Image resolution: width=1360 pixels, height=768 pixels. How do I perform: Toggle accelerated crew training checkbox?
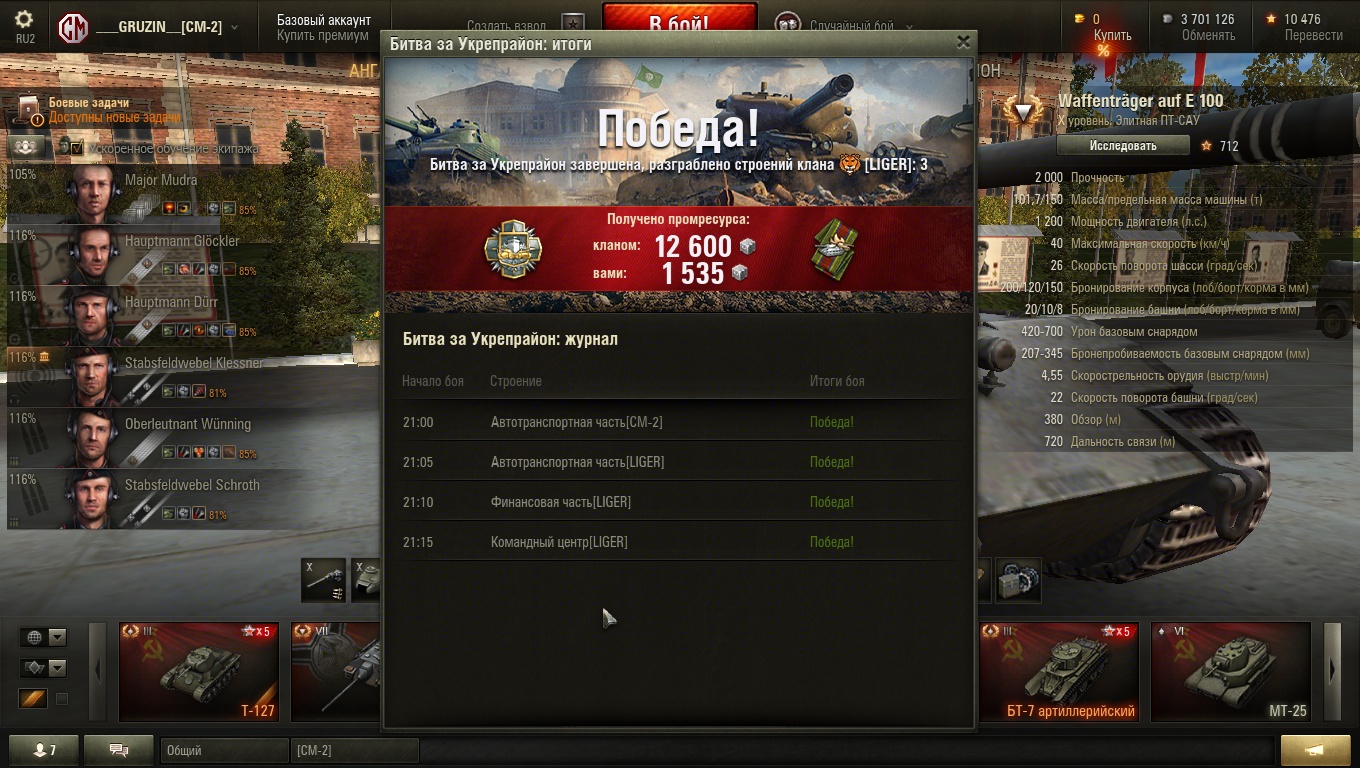click(x=77, y=148)
